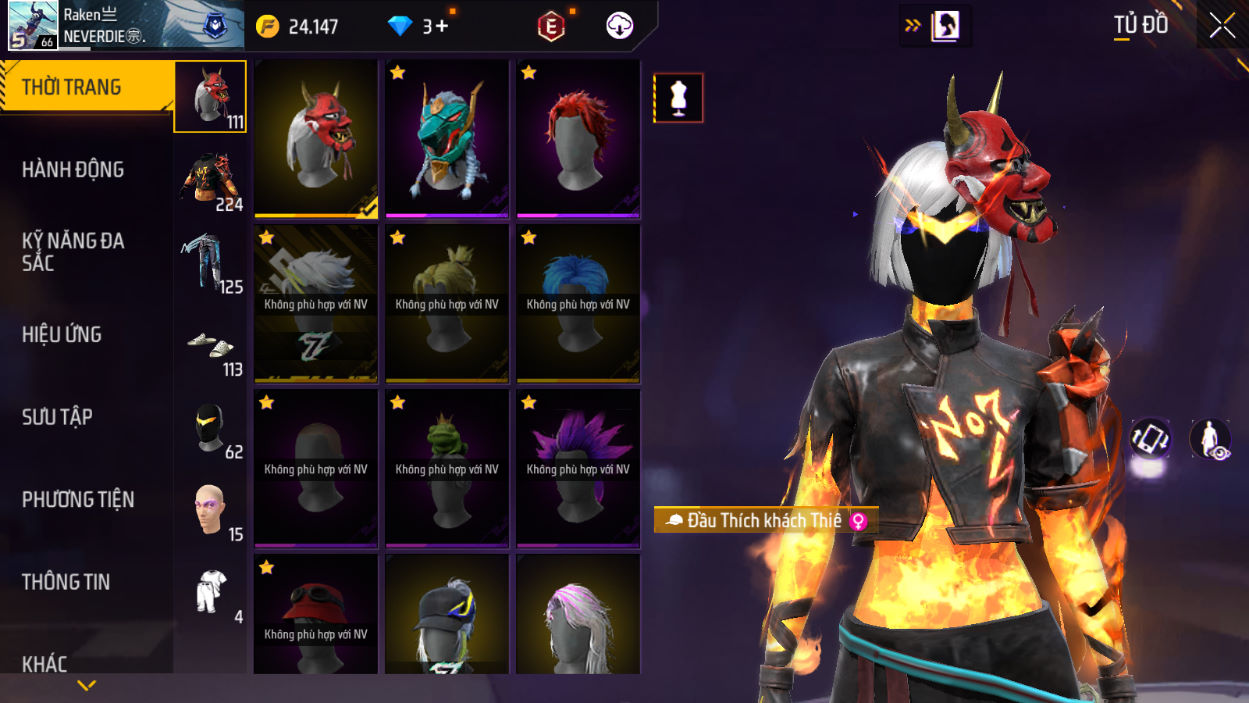The image size is (1249, 703).
Task: Toggle the character visibility eye icon
Action: 1209,439
